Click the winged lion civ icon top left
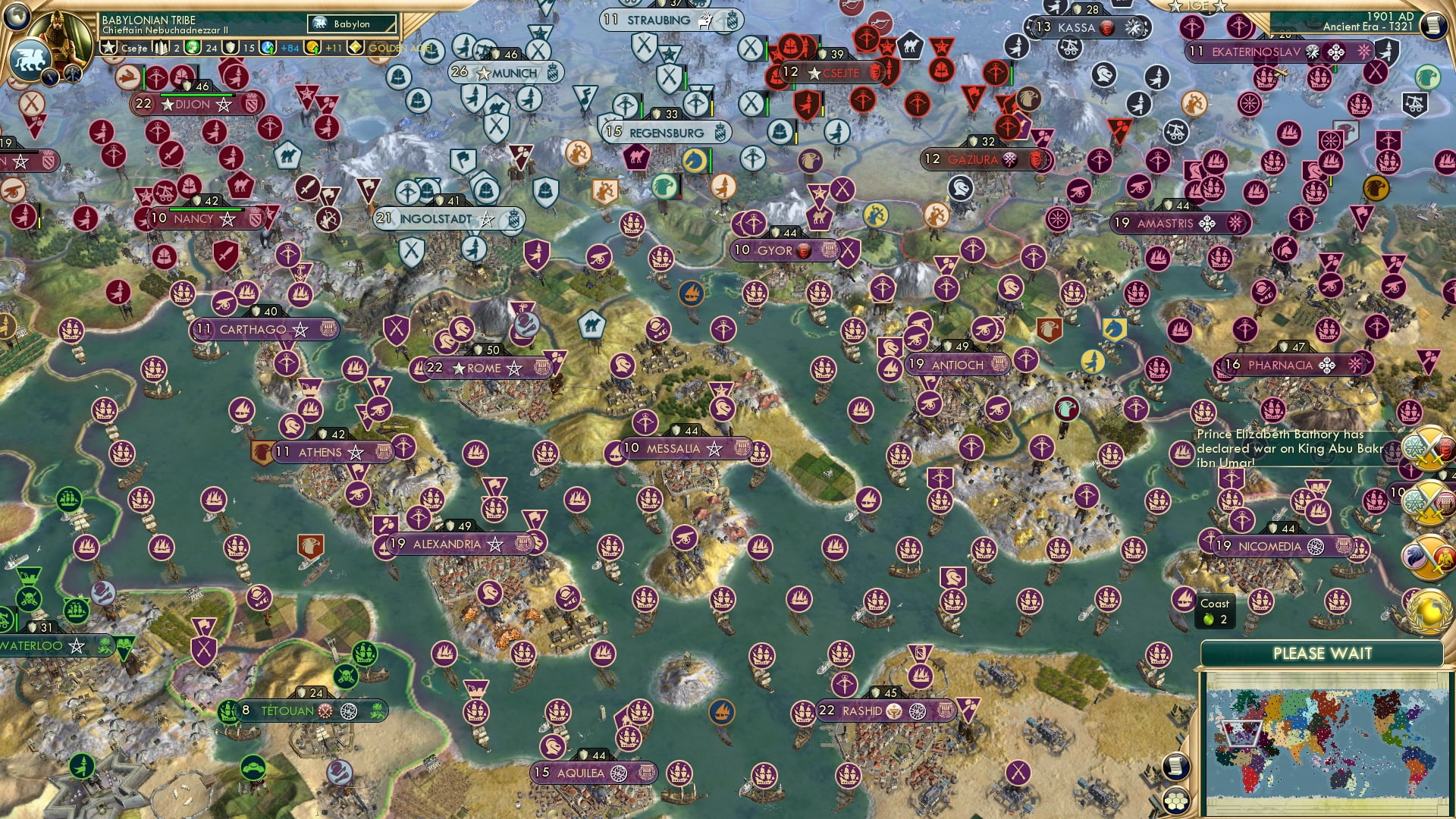 tap(30, 58)
